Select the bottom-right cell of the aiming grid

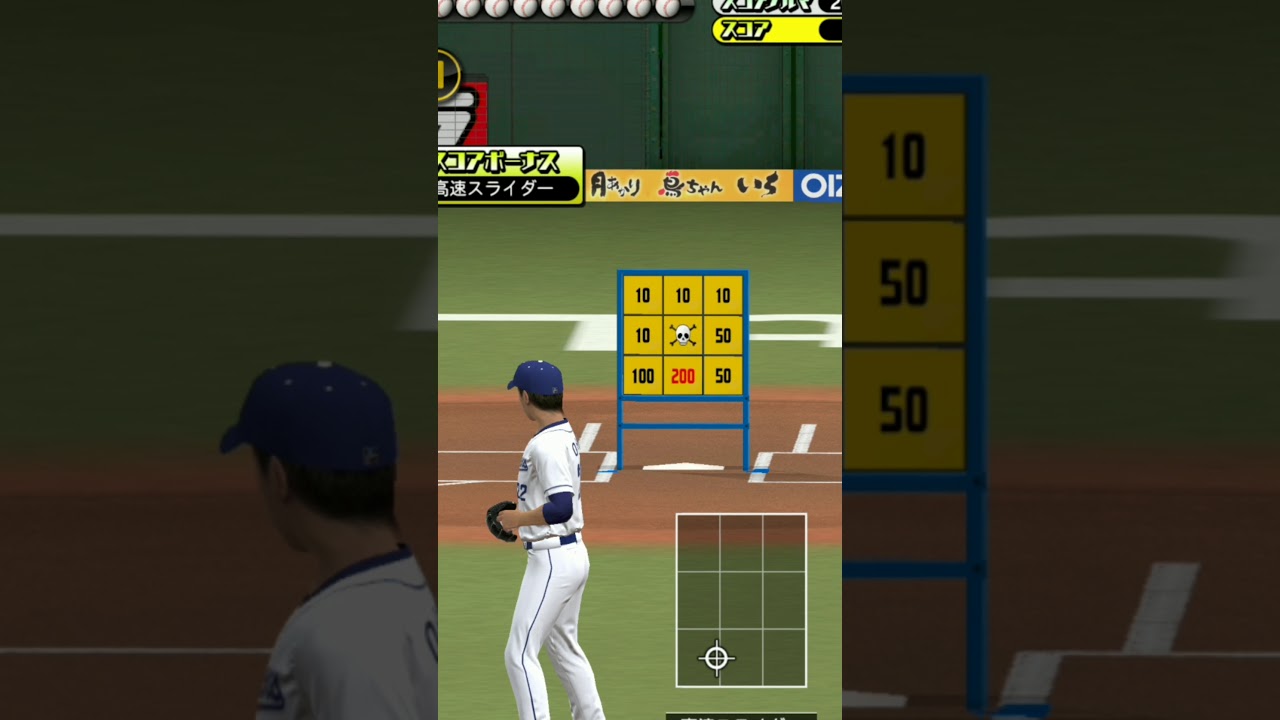(x=785, y=657)
